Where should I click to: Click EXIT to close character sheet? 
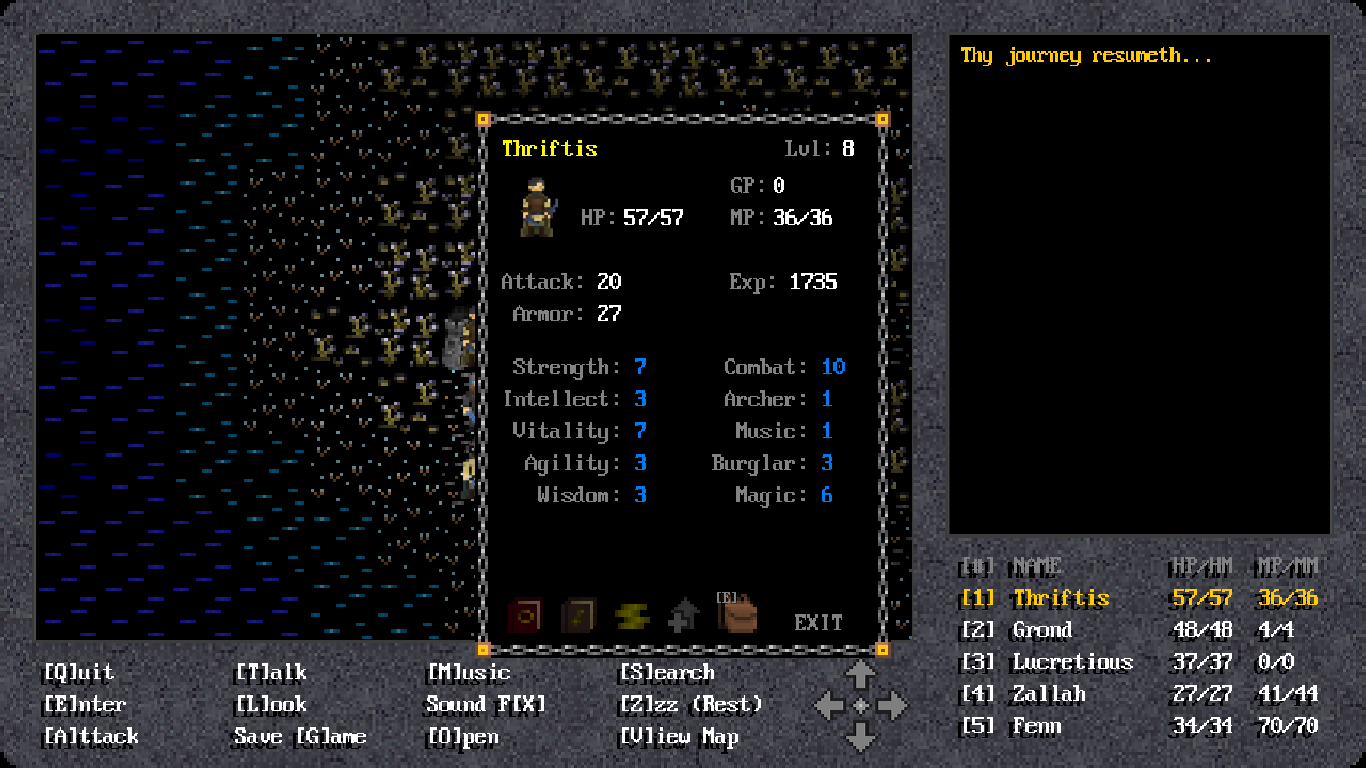pyautogui.click(x=818, y=621)
